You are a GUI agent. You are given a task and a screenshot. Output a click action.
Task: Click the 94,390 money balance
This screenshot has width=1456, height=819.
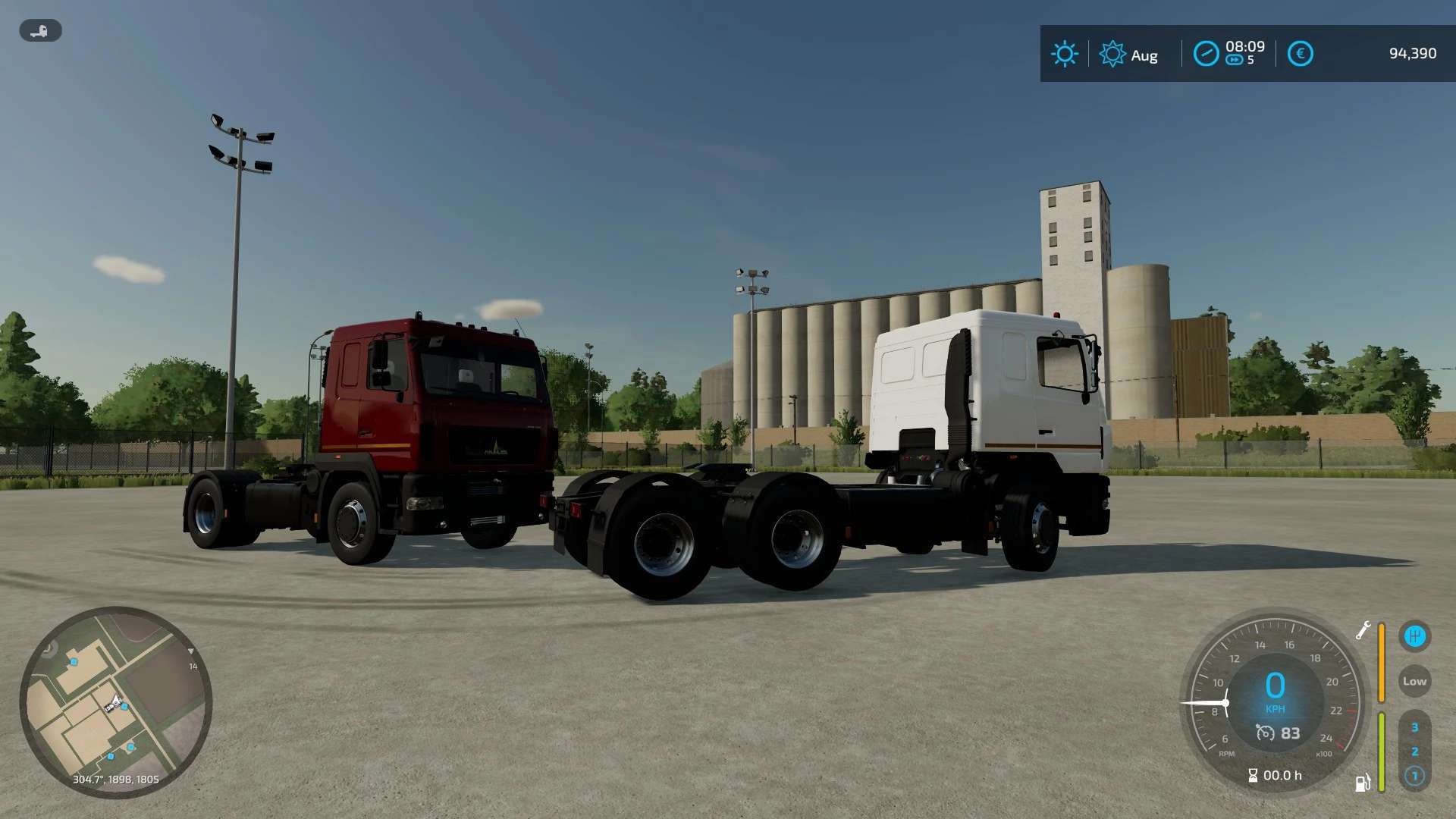[x=1410, y=53]
